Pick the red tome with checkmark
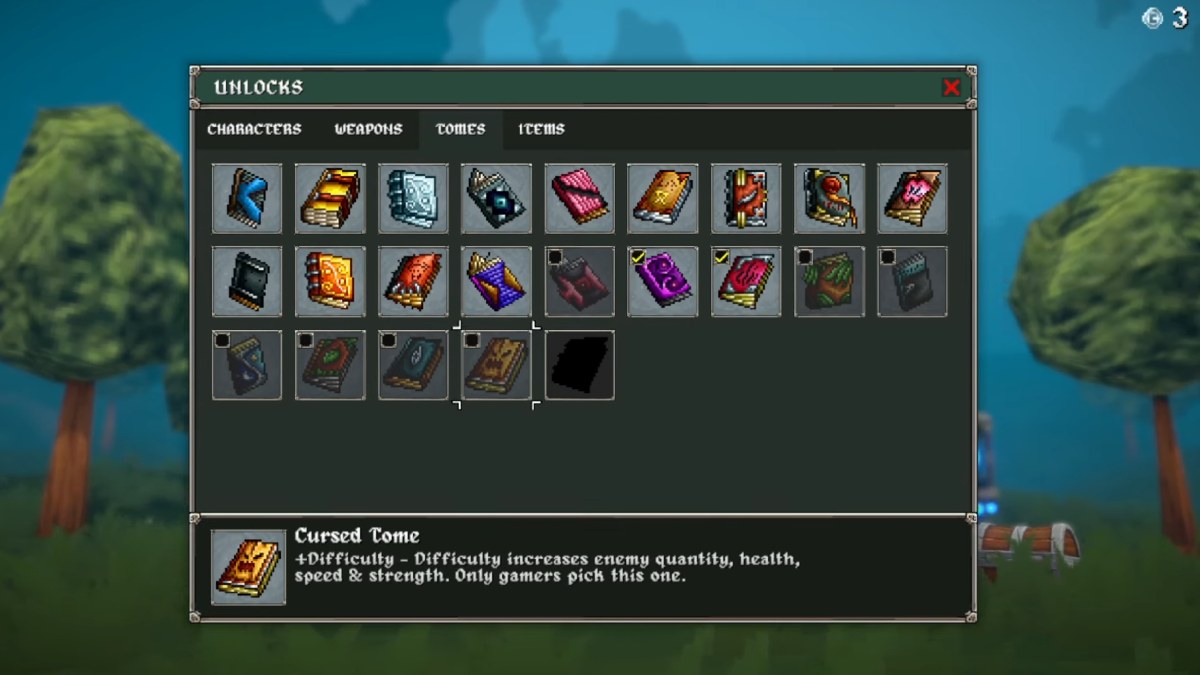Screen dimensions: 1200x675 [x=746, y=282]
